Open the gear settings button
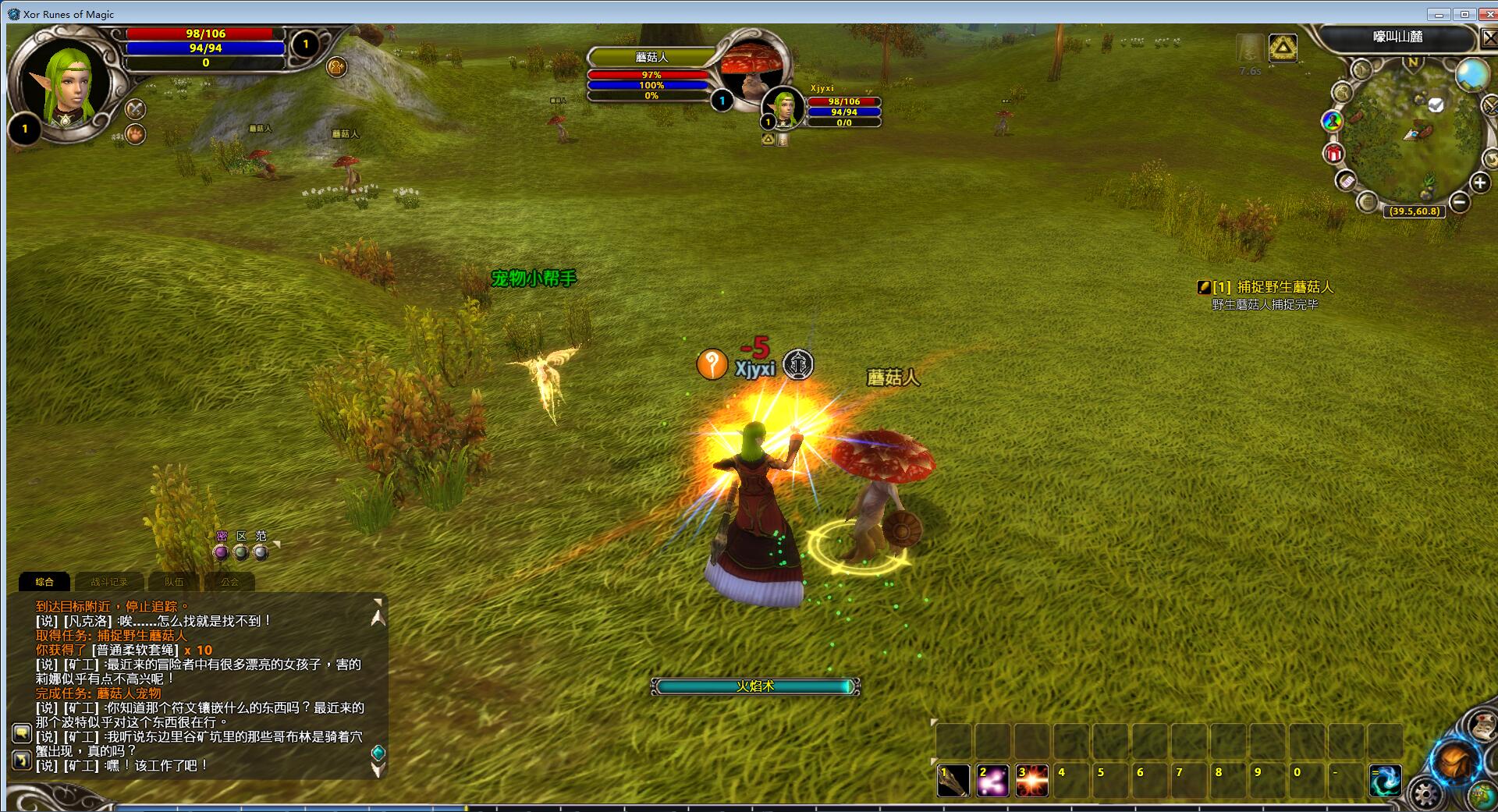The image size is (1498, 812). click(1427, 795)
